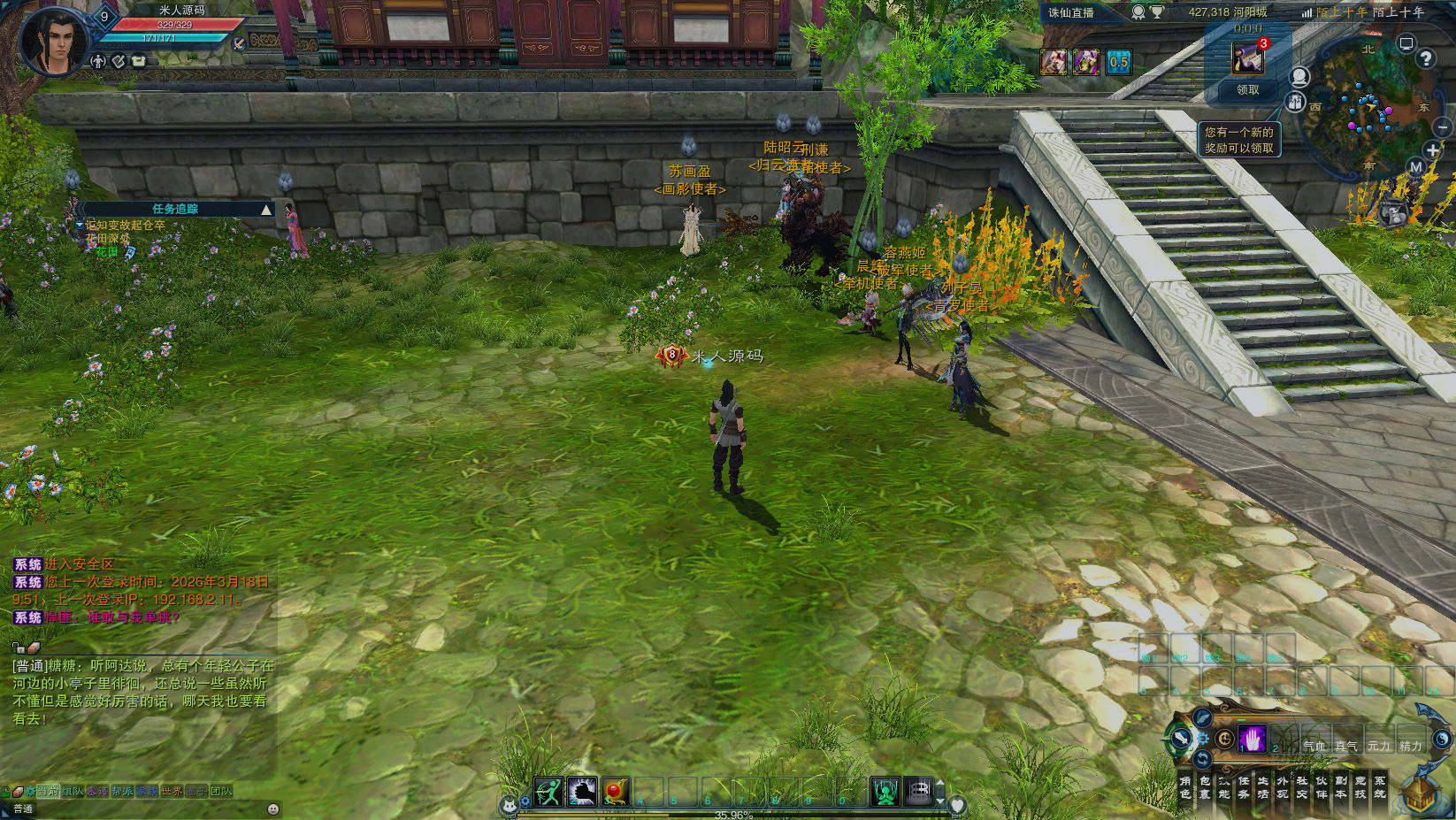Open help via the question mark icon
This screenshot has height=820, width=1456.
tap(1425, 58)
